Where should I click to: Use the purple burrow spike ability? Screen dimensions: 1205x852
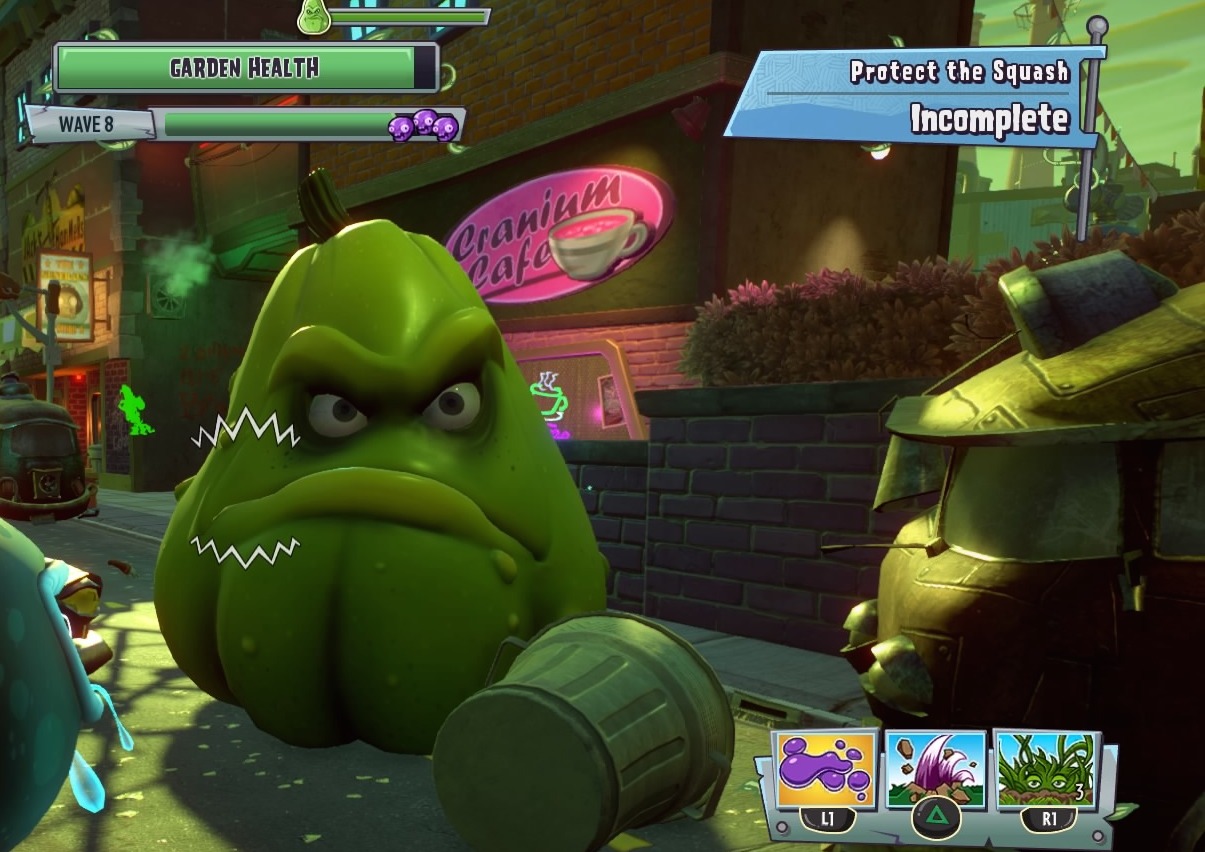(936, 770)
